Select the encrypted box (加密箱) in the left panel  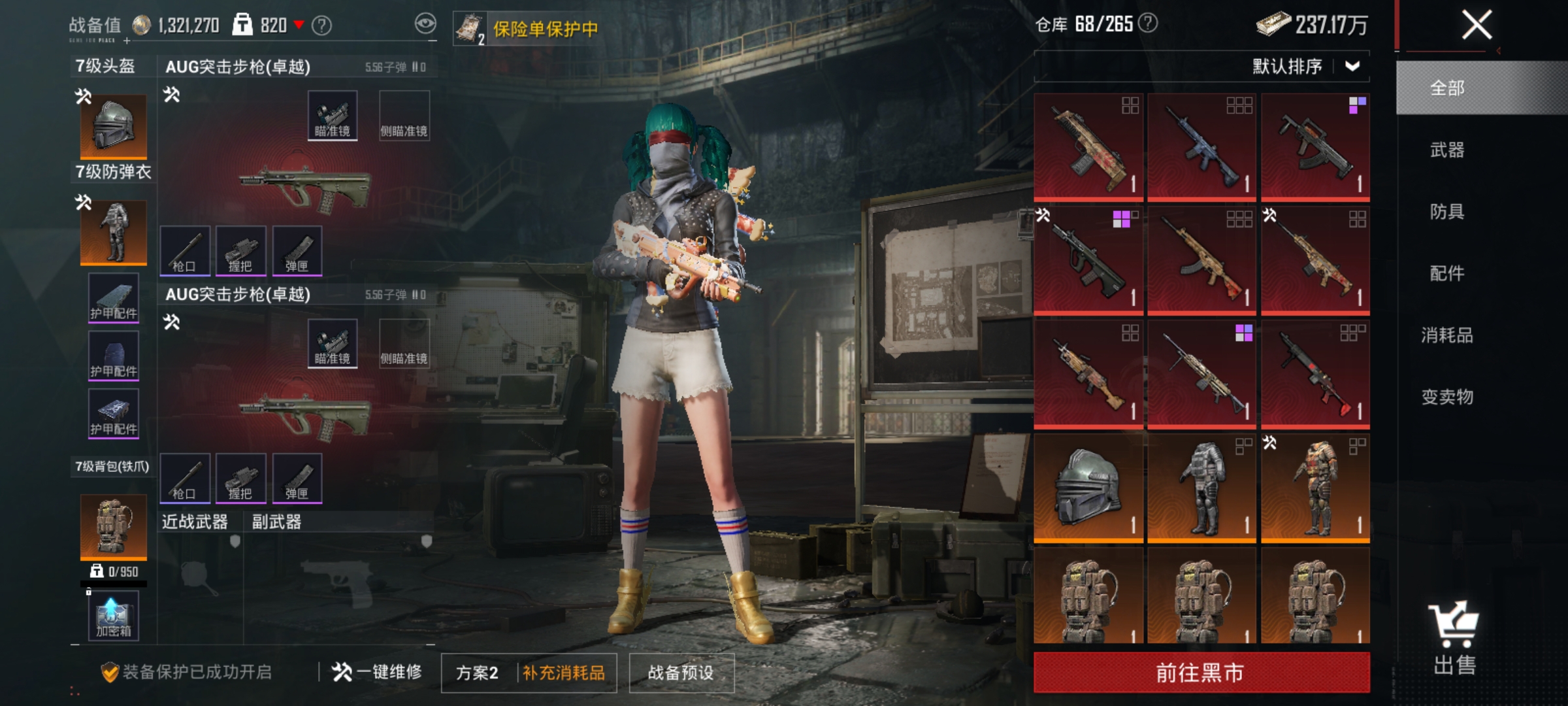point(112,616)
